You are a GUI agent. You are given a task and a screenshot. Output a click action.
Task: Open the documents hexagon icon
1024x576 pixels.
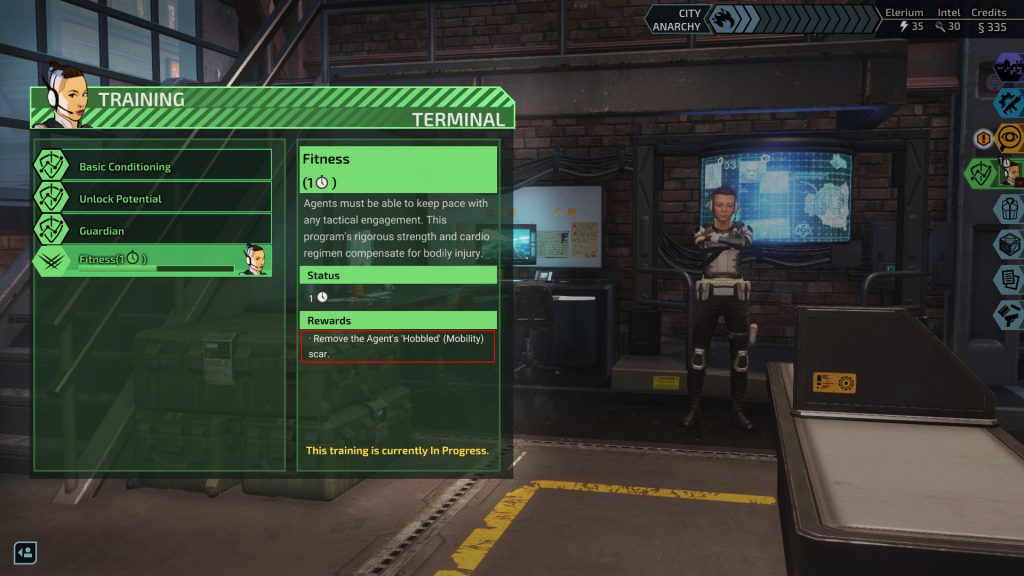[x=1008, y=280]
